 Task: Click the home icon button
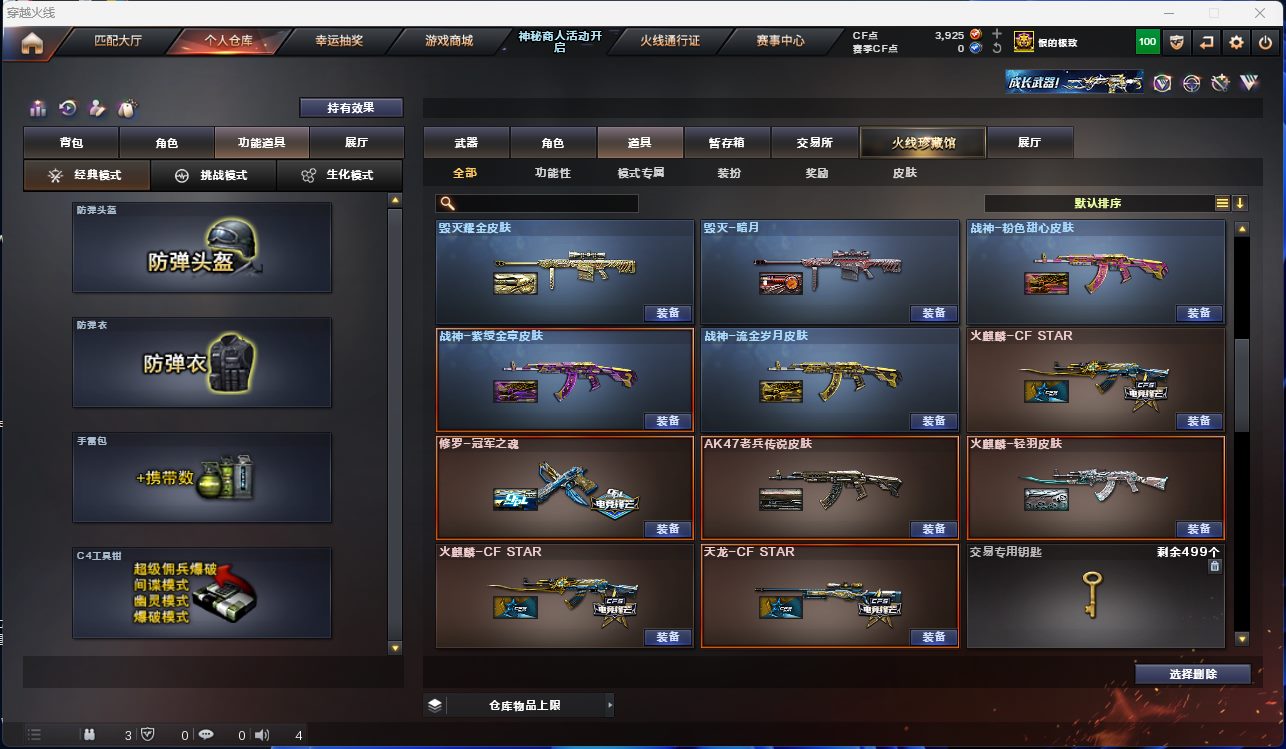tap(32, 43)
